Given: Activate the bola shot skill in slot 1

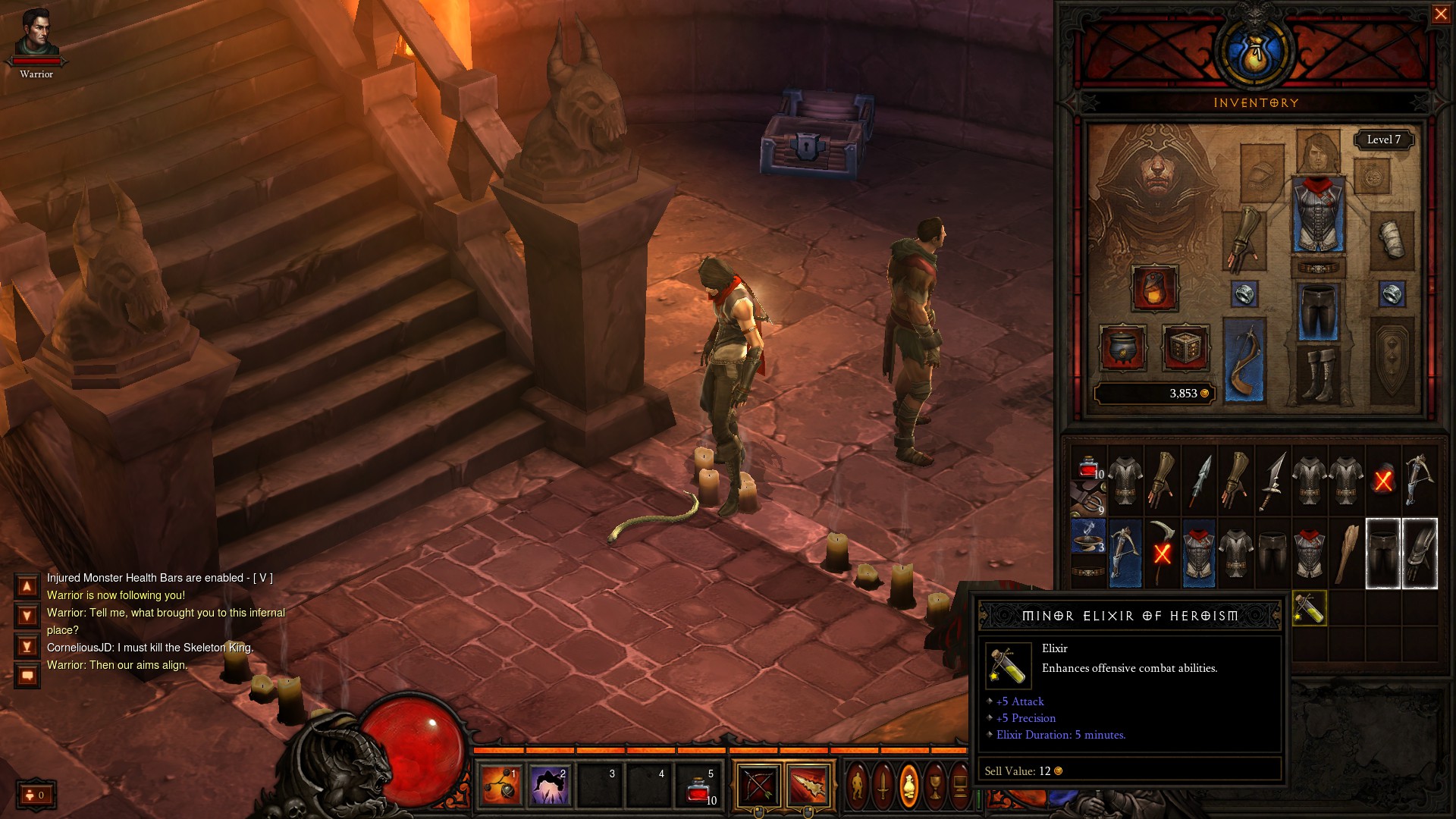Looking at the screenshot, I should pyautogui.click(x=501, y=786).
